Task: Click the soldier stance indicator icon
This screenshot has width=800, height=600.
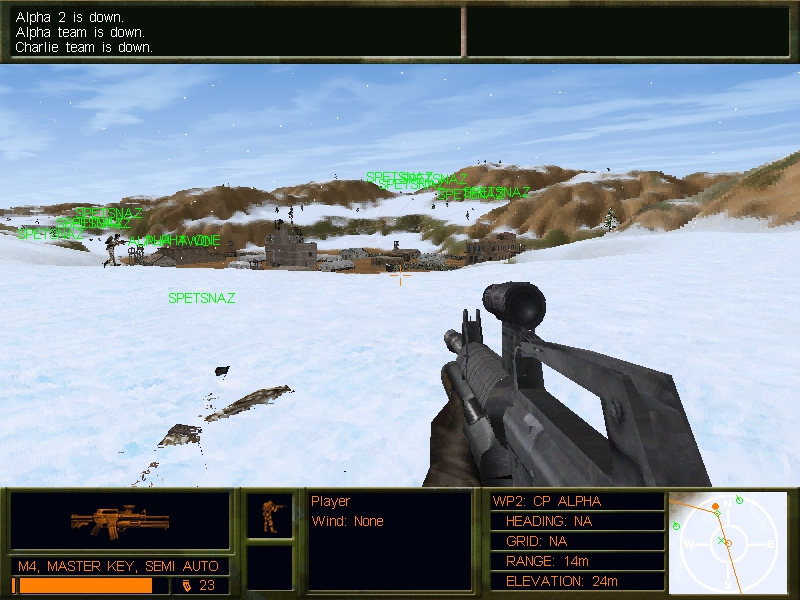Action: 270,516
